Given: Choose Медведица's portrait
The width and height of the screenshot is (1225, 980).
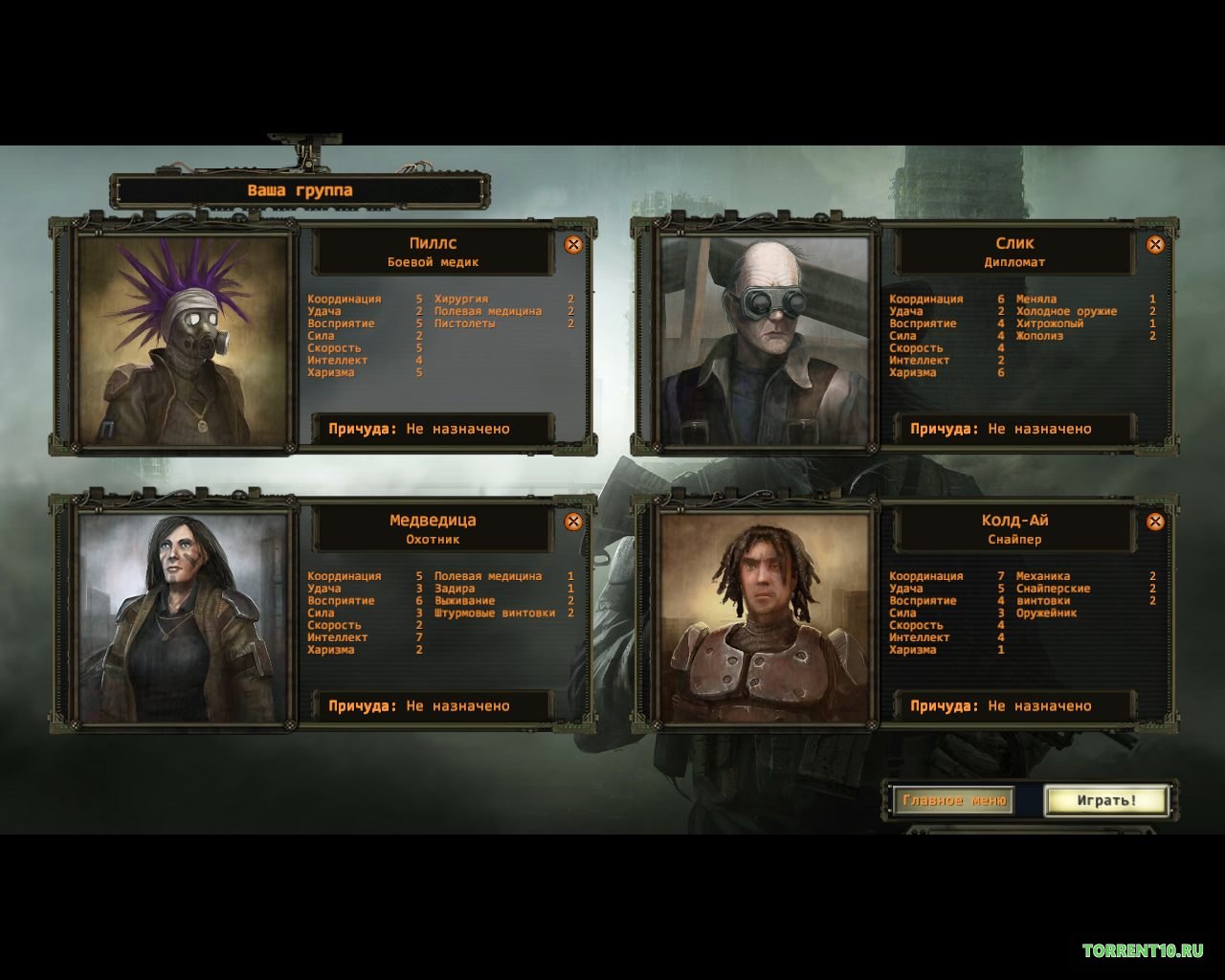Looking at the screenshot, I should tap(183, 617).
